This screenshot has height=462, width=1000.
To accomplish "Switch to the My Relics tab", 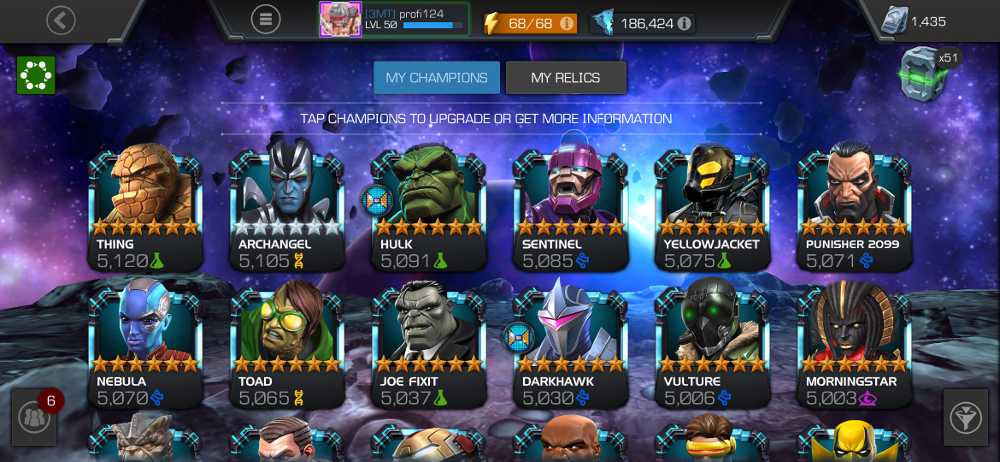I will [566, 77].
